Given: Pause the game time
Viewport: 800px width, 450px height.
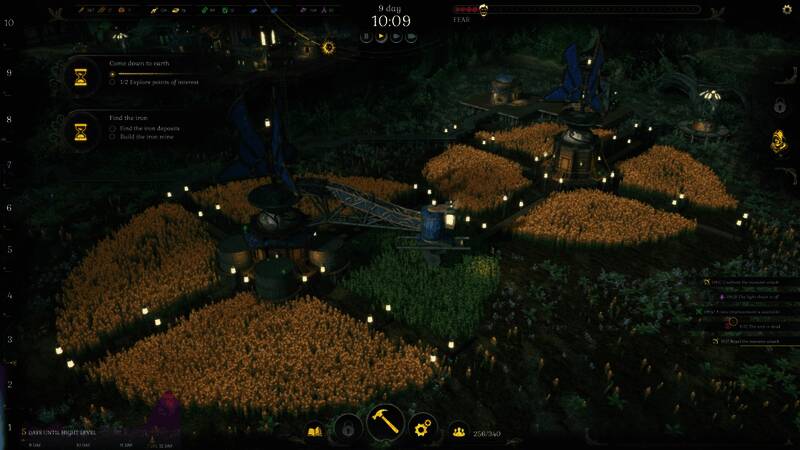Looking at the screenshot, I should [x=367, y=37].
